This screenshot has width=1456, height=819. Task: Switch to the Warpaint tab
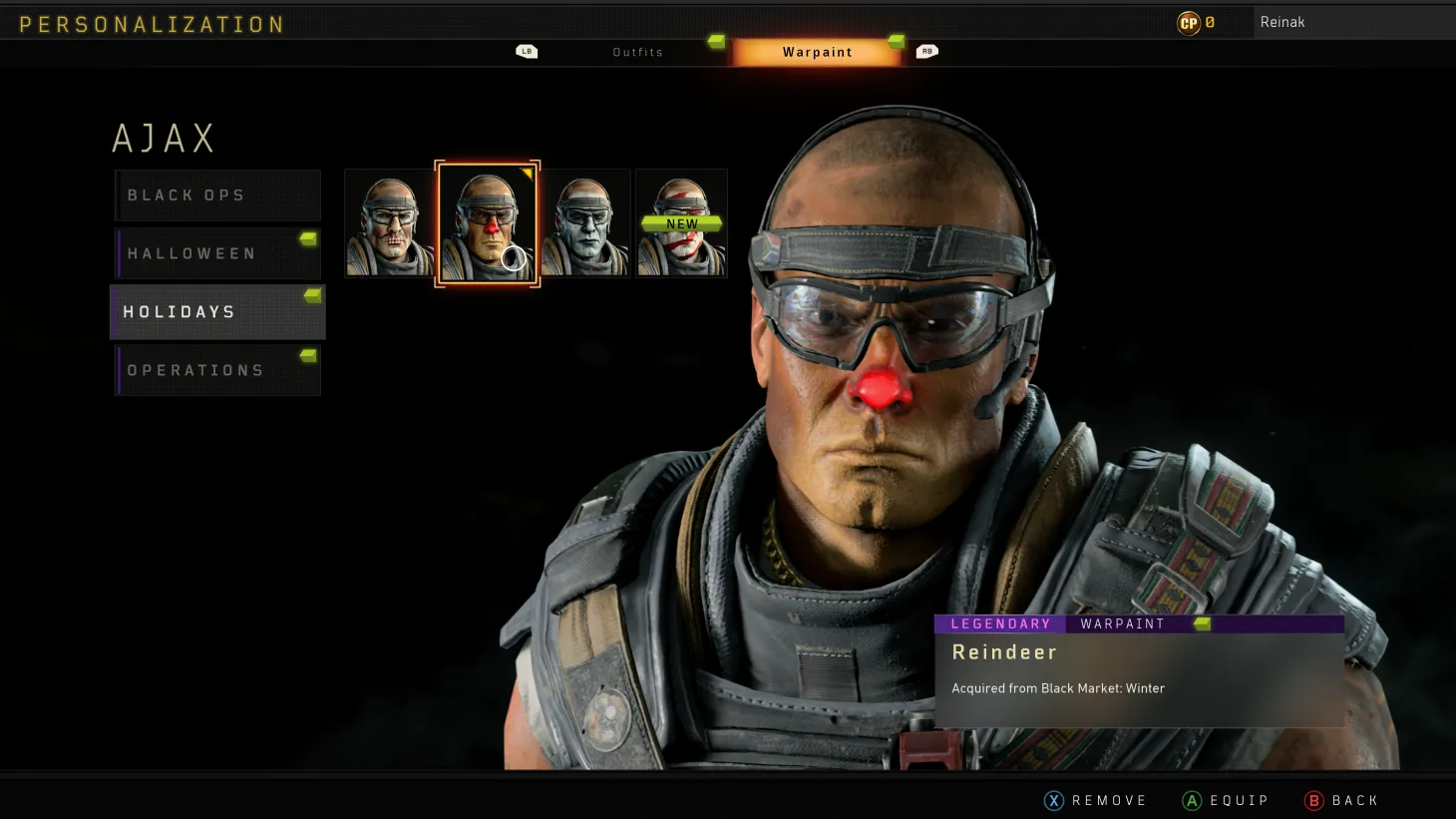click(x=818, y=51)
